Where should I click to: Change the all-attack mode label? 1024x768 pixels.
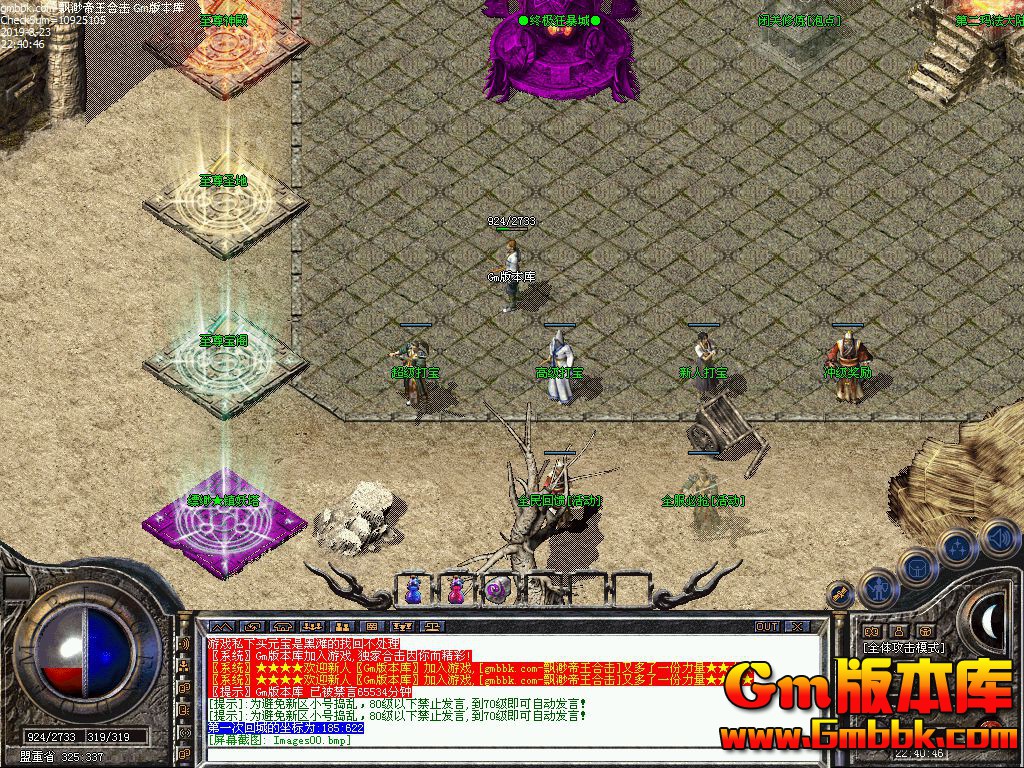[x=904, y=647]
